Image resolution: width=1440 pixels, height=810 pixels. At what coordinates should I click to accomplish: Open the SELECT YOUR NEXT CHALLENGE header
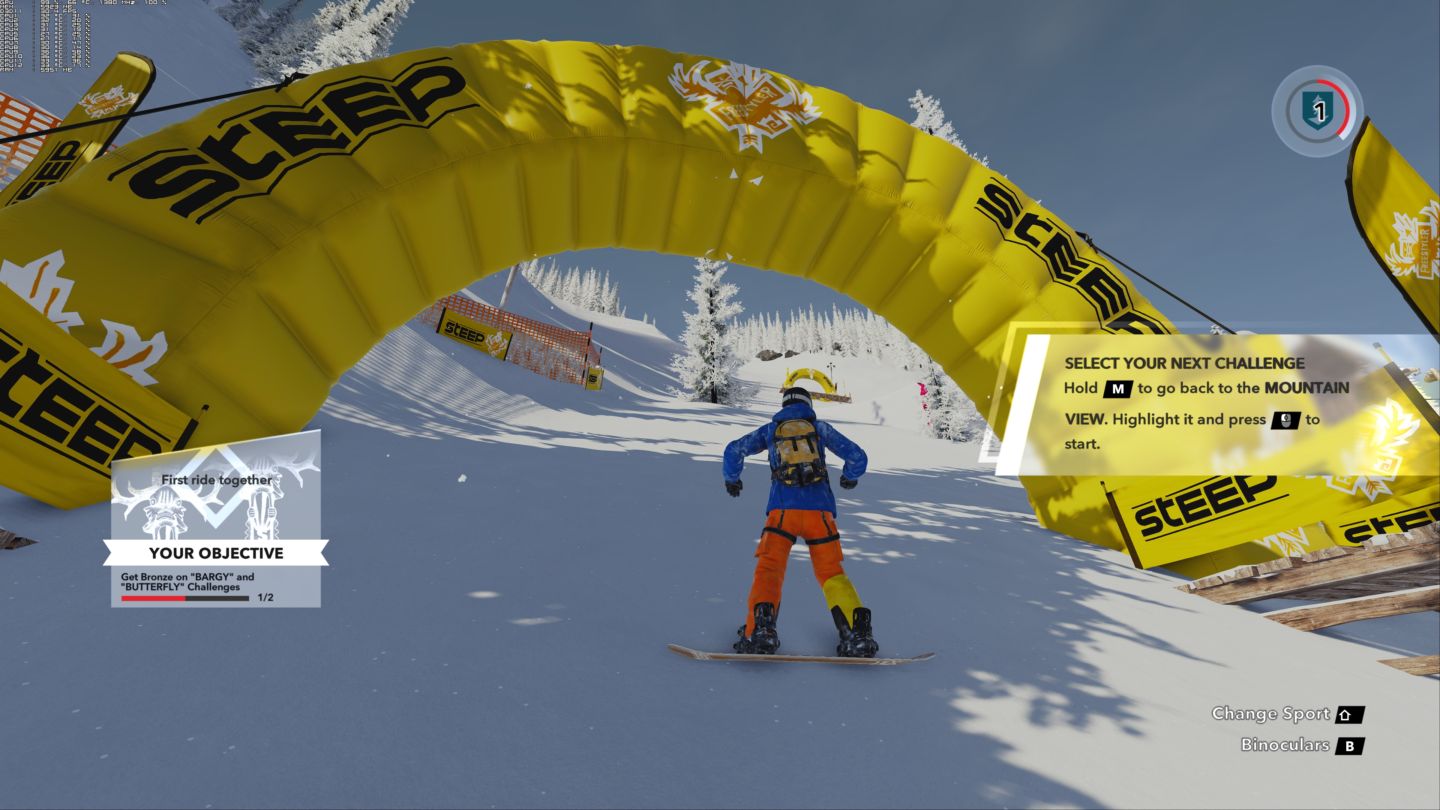[1183, 363]
